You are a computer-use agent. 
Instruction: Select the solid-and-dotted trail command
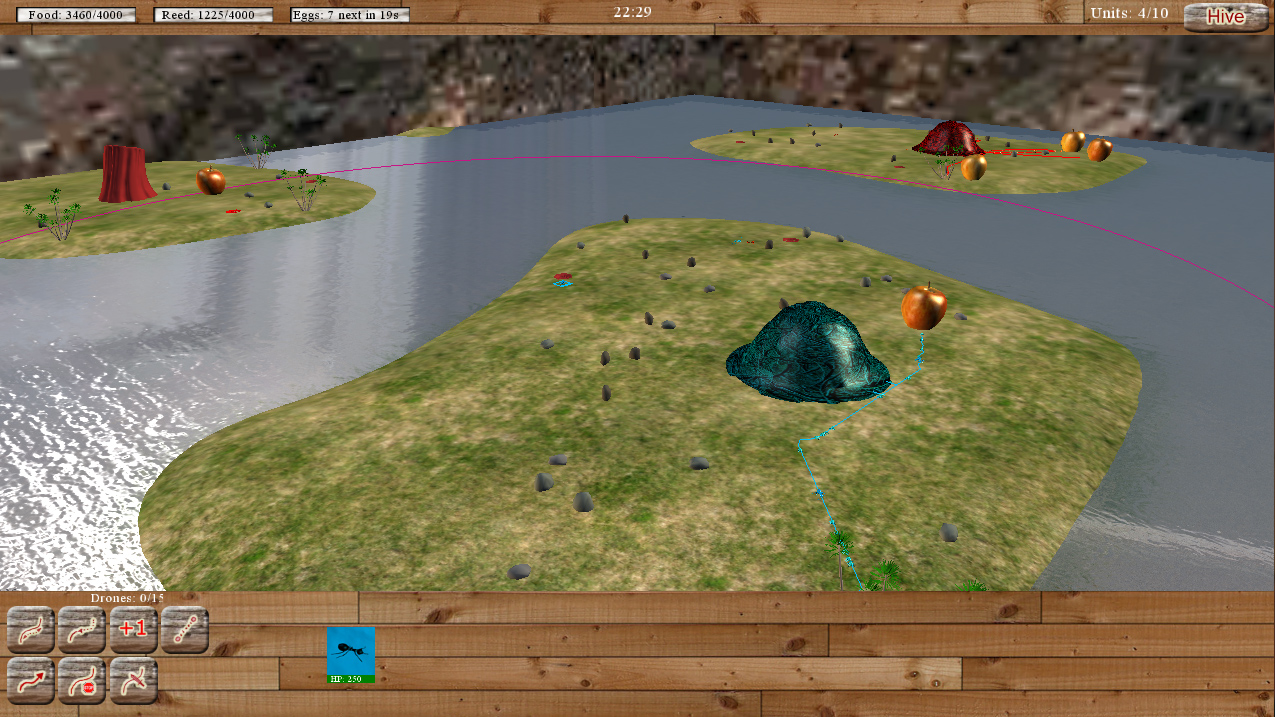pos(31,629)
